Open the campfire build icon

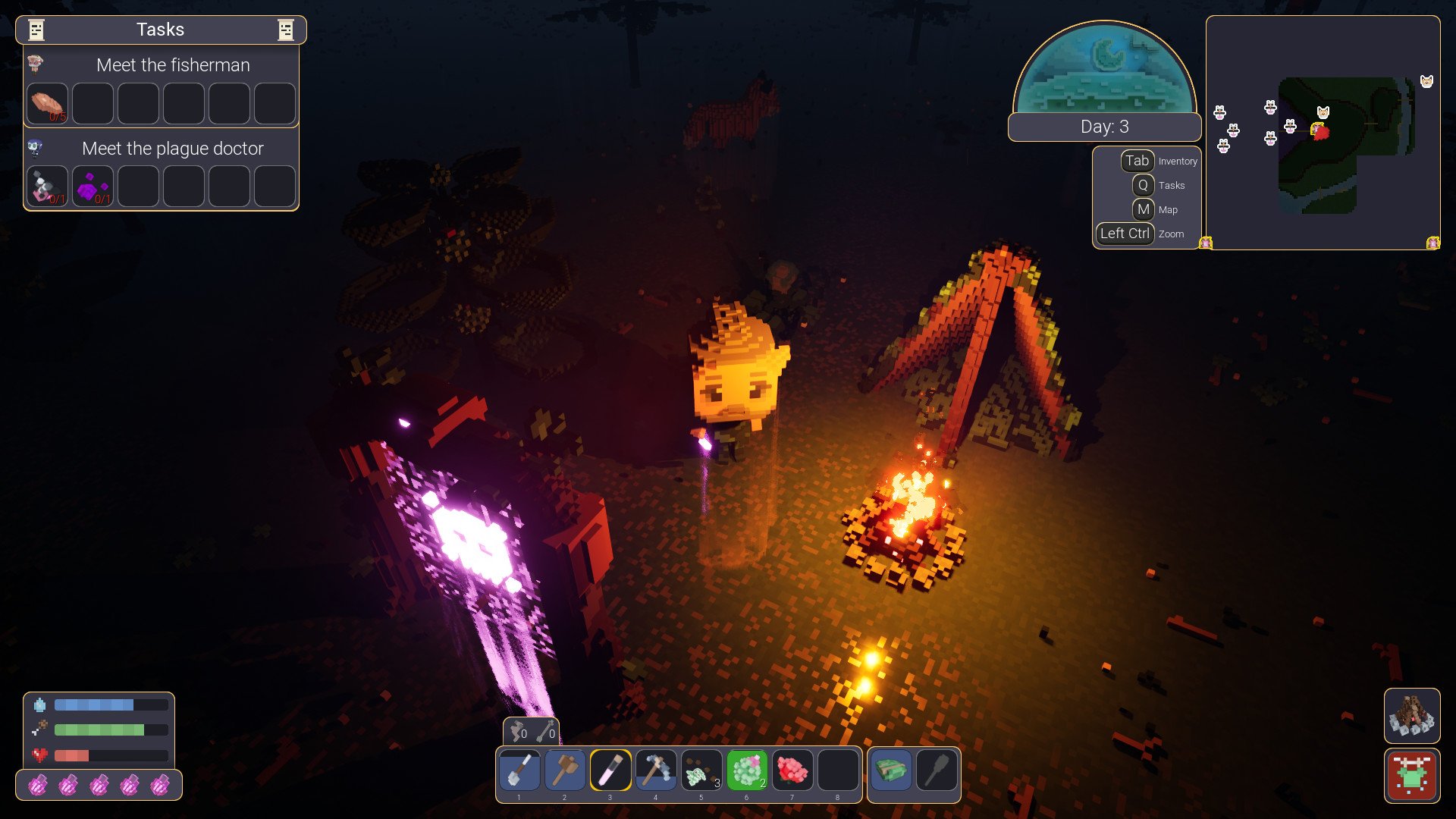pyautogui.click(x=1411, y=716)
